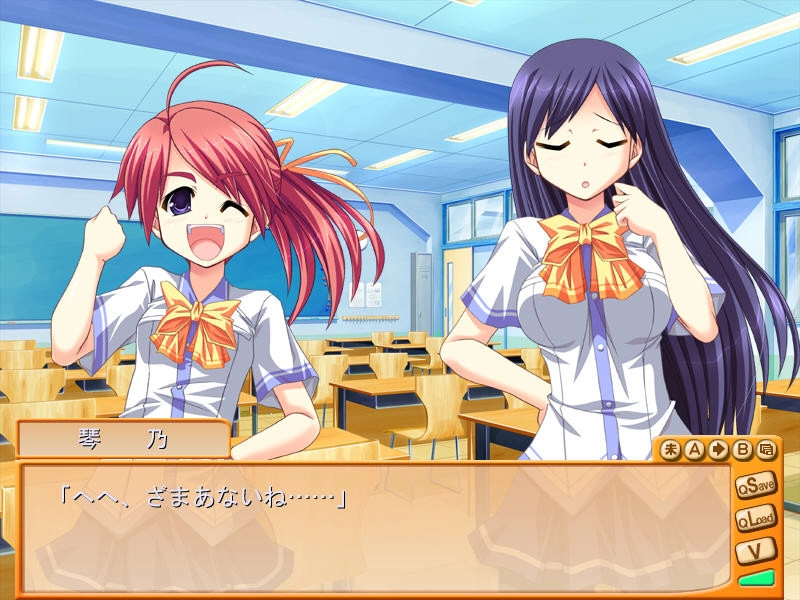Click the overlapping windows icon button
The width and height of the screenshot is (800, 600).
[x=766, y=450]
